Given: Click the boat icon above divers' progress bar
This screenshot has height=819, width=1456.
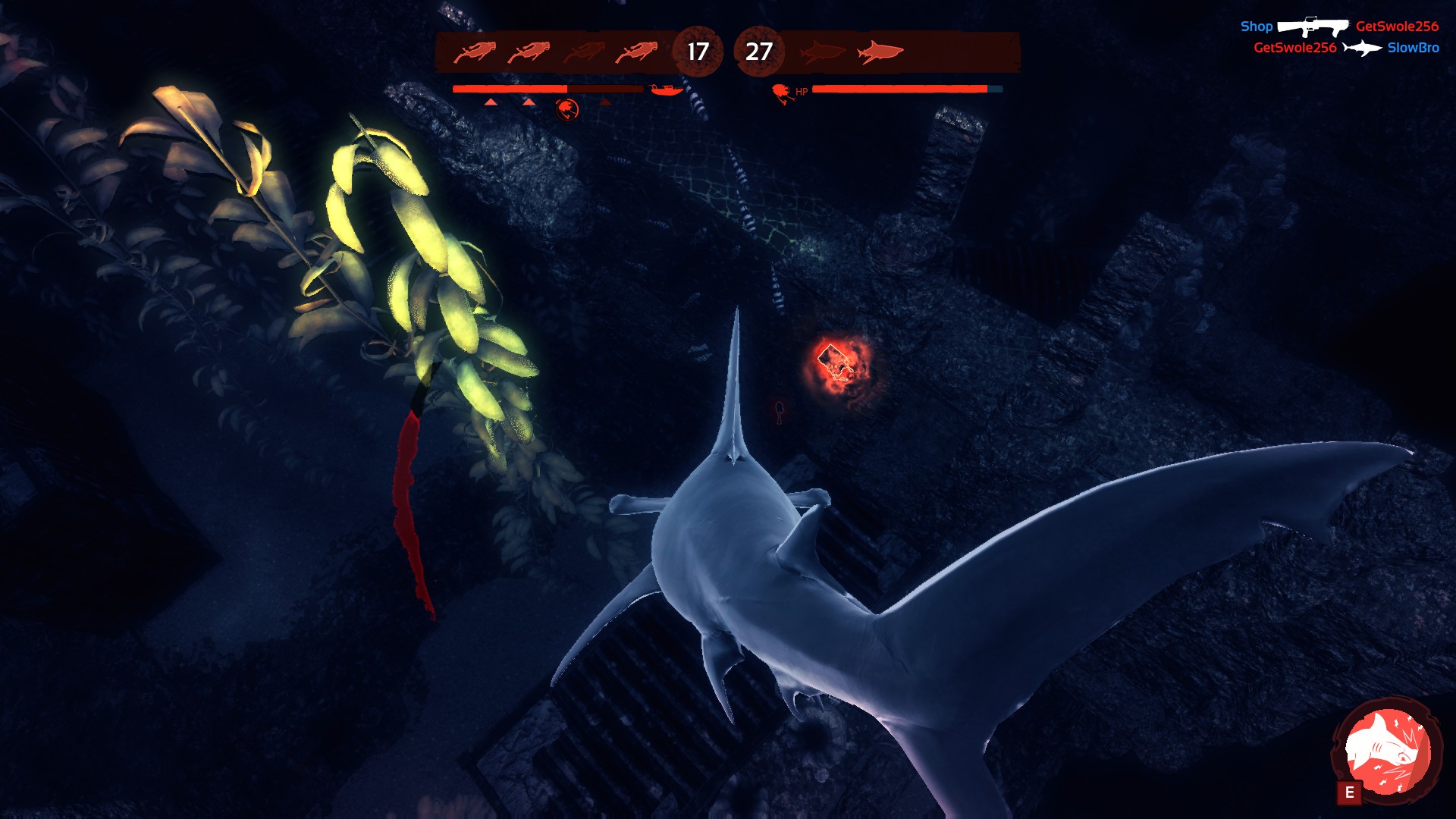Looking at the screenshot, I should (x=665, y=89).
